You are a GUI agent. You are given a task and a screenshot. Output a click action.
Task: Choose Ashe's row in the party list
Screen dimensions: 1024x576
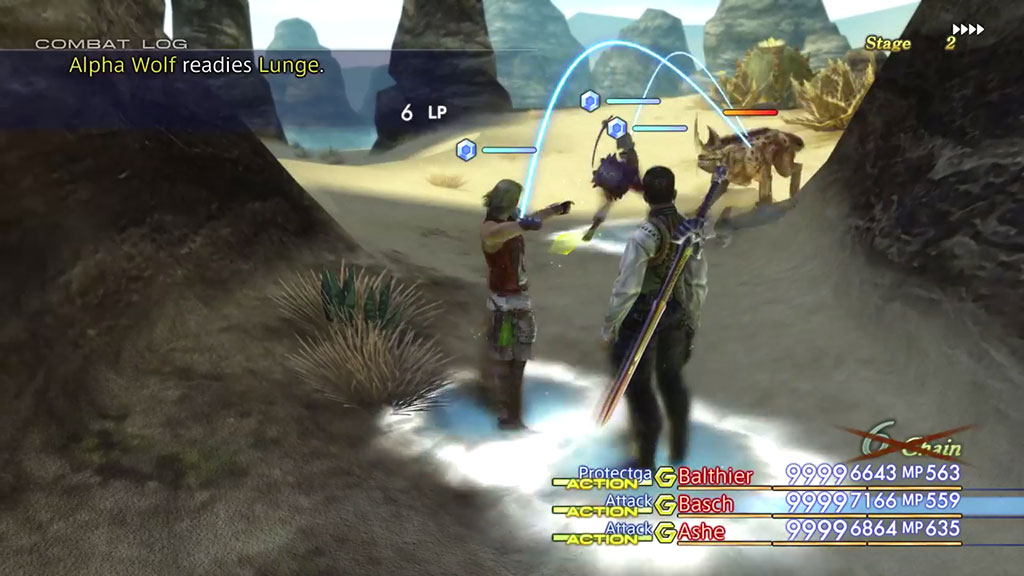click(701, 530)
